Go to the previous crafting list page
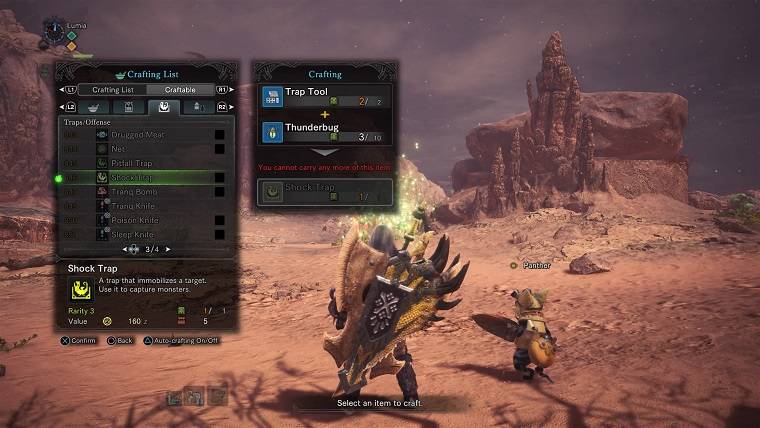 [125, 249]
